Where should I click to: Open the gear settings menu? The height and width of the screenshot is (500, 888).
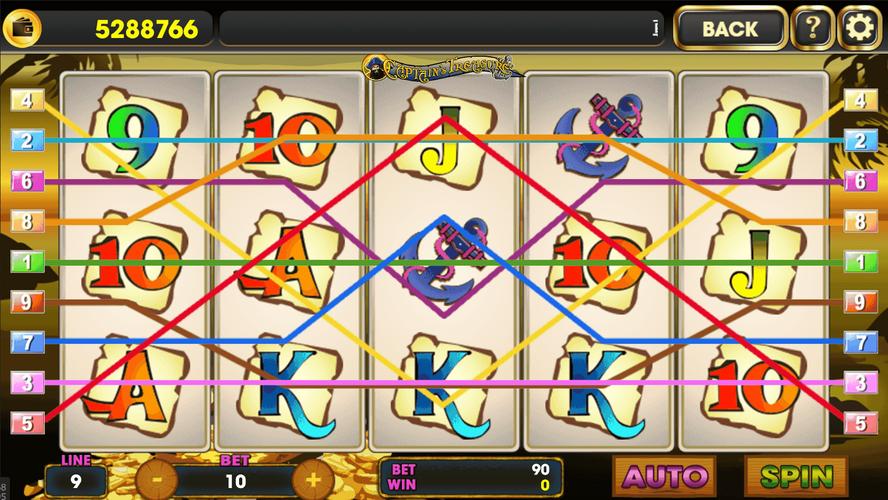(859, 29)
